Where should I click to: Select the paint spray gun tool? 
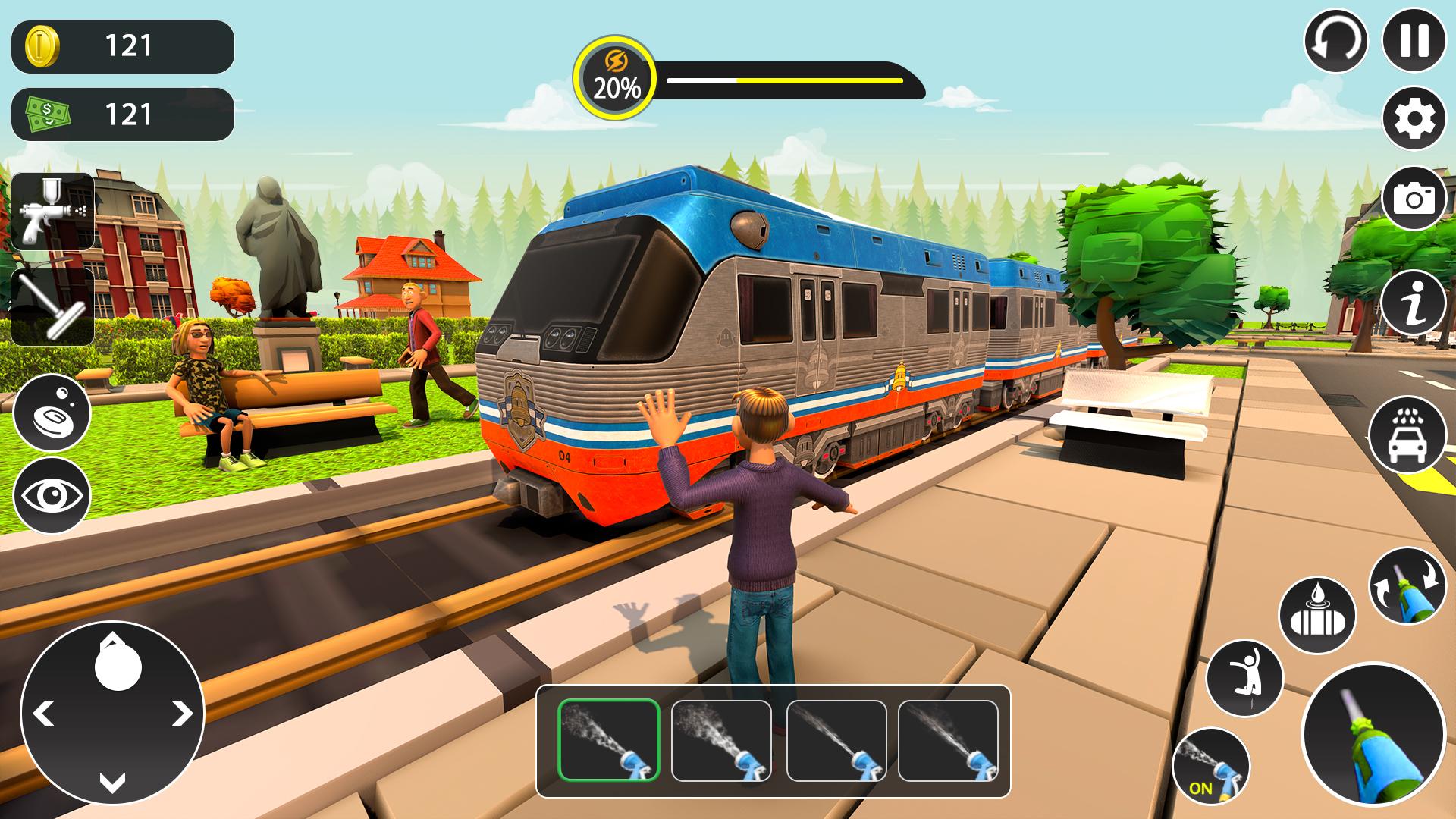[x=52, y=211]
